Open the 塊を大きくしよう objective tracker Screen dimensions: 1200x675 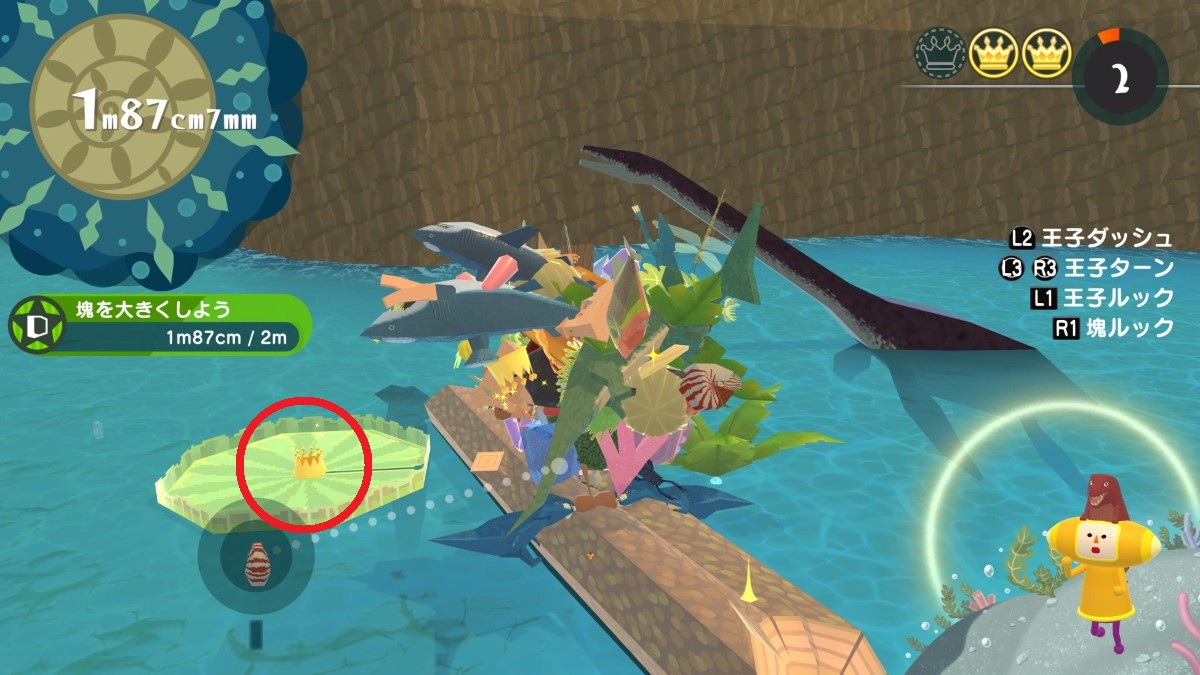[x=160, y=325]
